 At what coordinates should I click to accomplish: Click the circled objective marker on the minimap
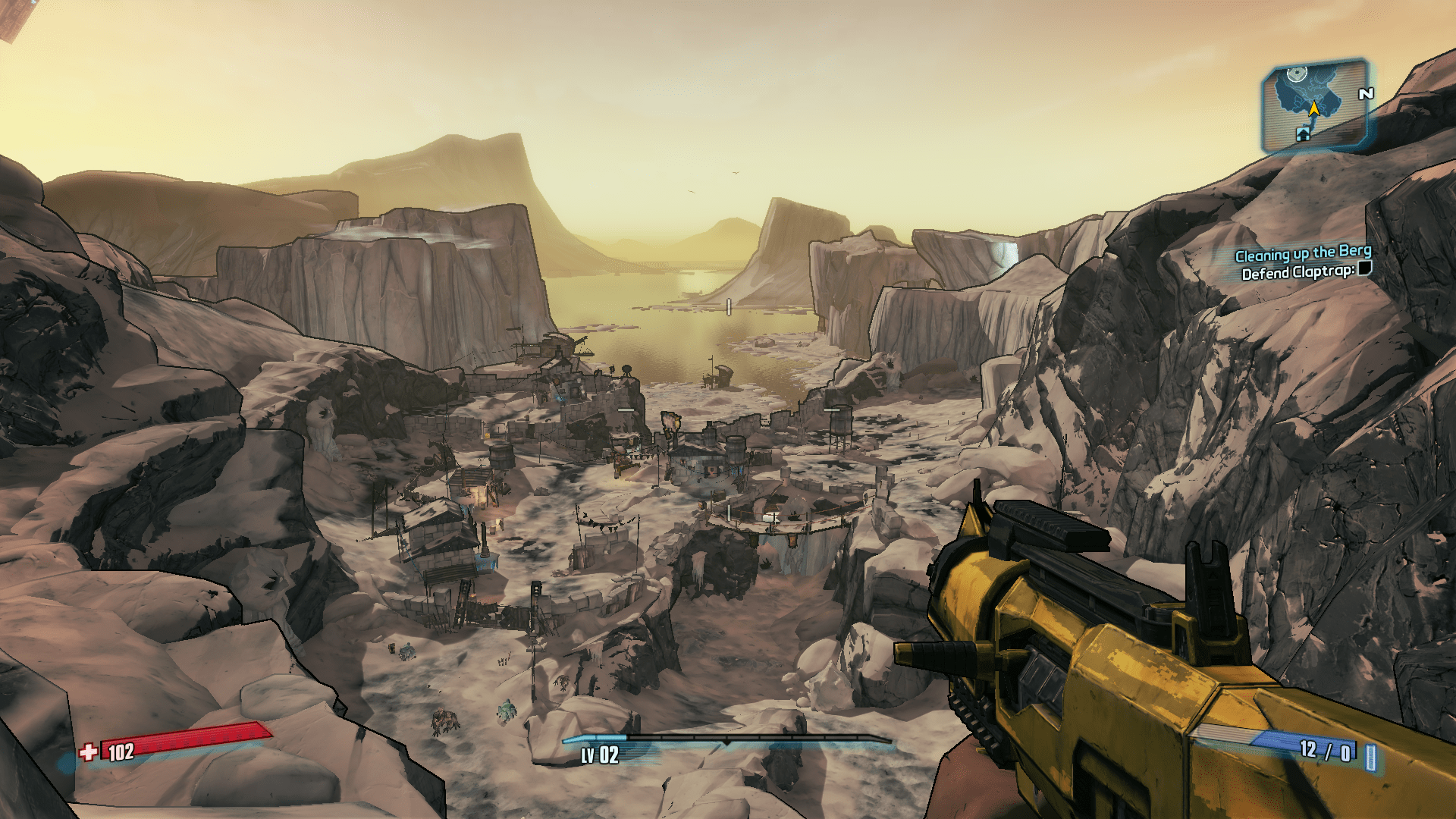[x=1297, y=74]
